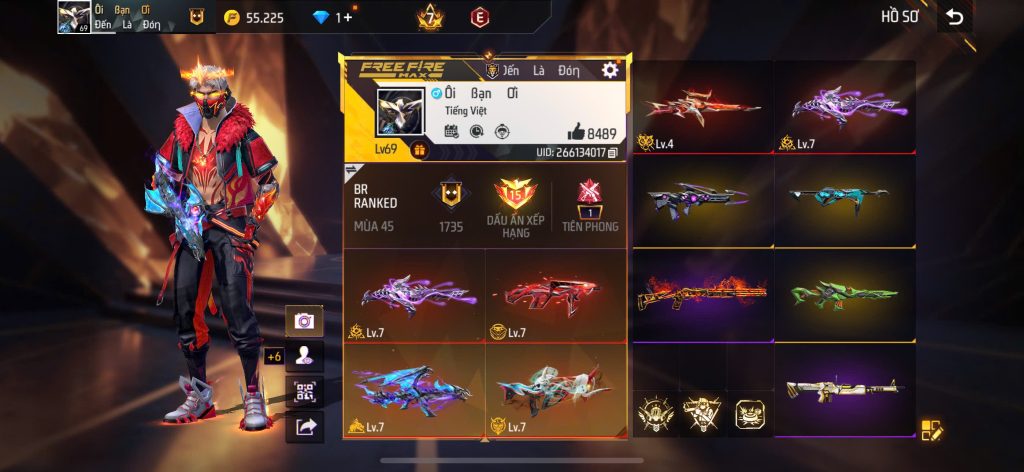This screenshot has height=472, width=1024.
Task: Select the white-gold machine gun skin
Action: point(845,389)
